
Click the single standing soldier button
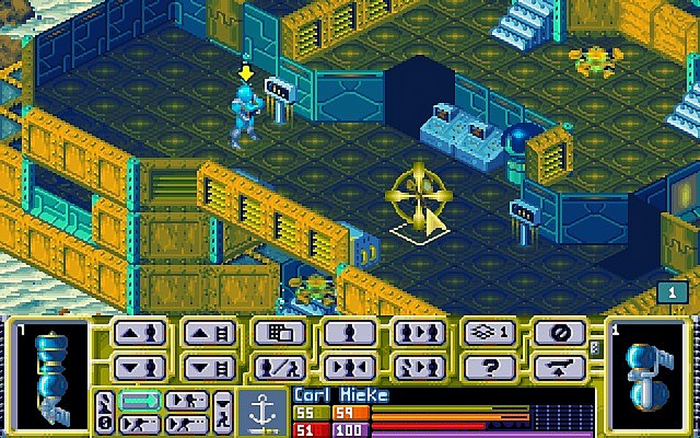pyautogui.click(x=349, y=334)
